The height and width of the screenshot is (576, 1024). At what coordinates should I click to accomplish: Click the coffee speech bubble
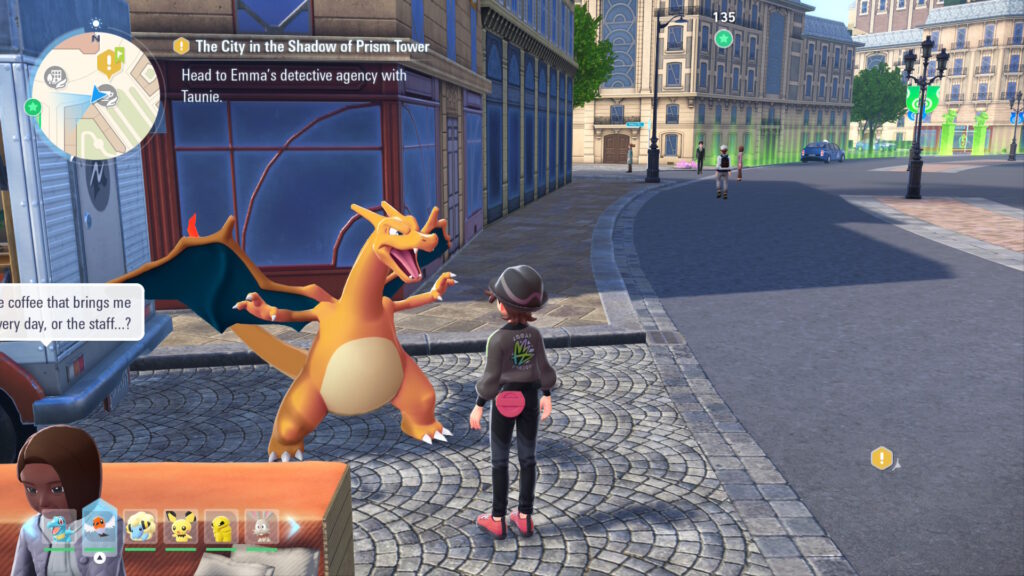coord(70,312)
